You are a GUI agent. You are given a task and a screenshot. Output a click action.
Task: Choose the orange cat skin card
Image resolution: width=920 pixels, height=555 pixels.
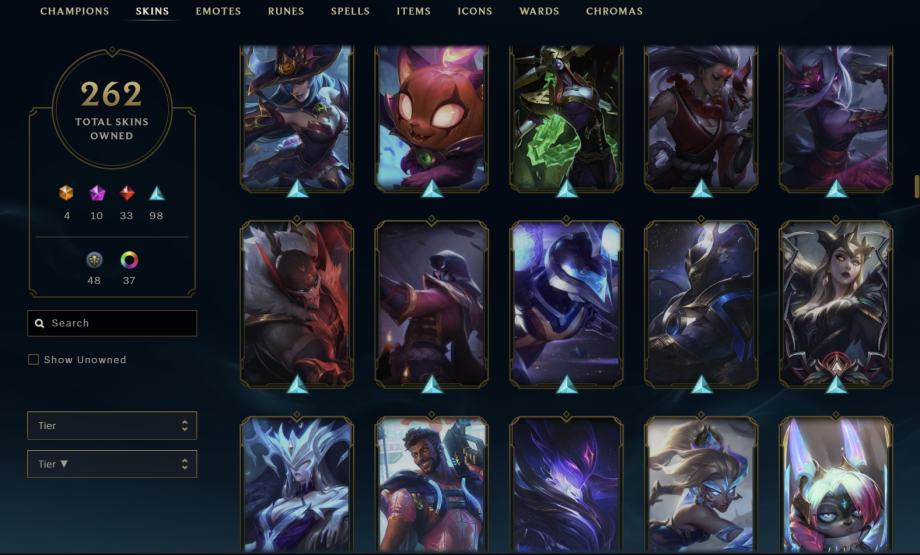[432, 117]
